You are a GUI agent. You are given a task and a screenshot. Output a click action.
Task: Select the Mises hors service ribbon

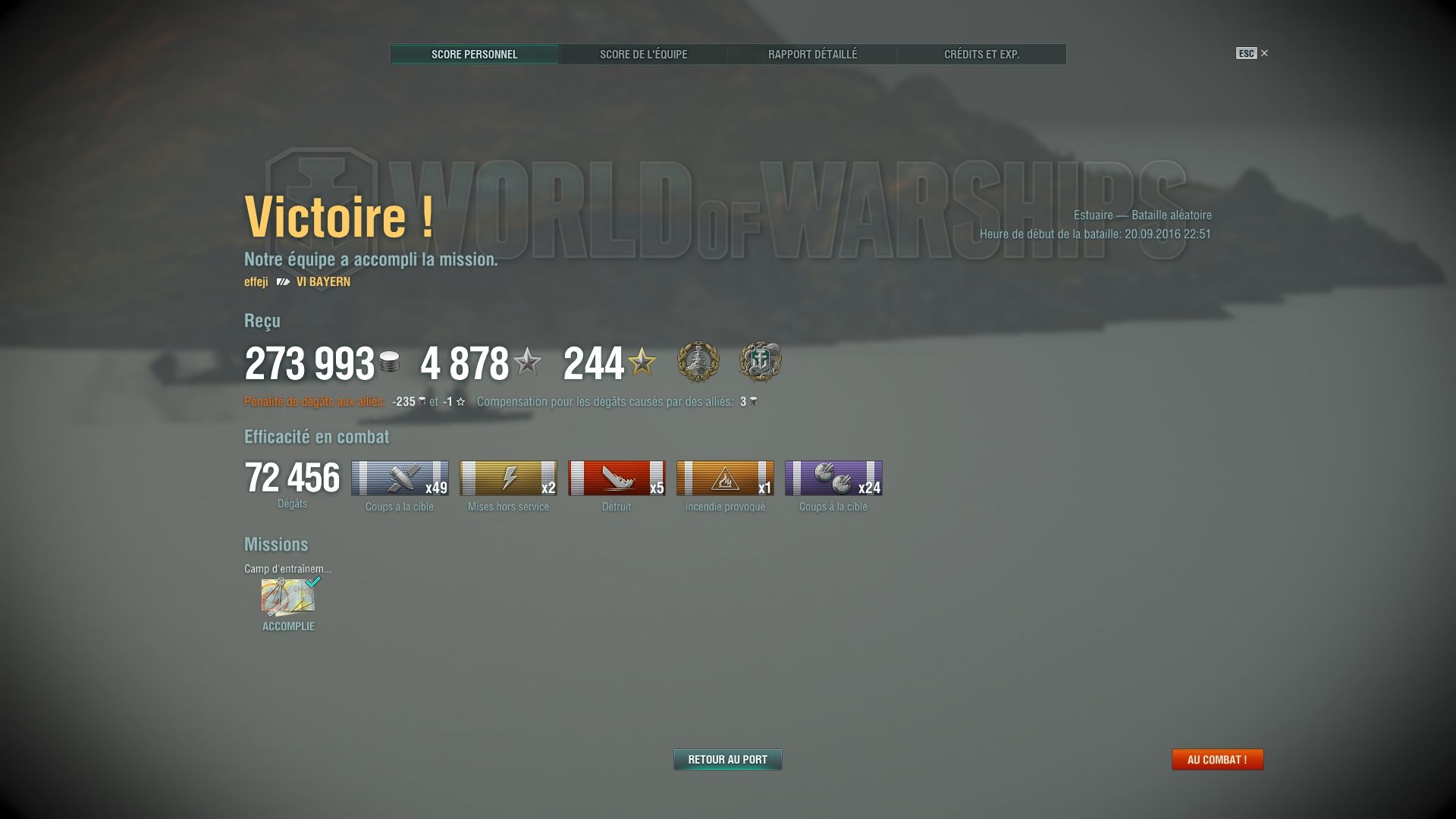coord(508,478)
